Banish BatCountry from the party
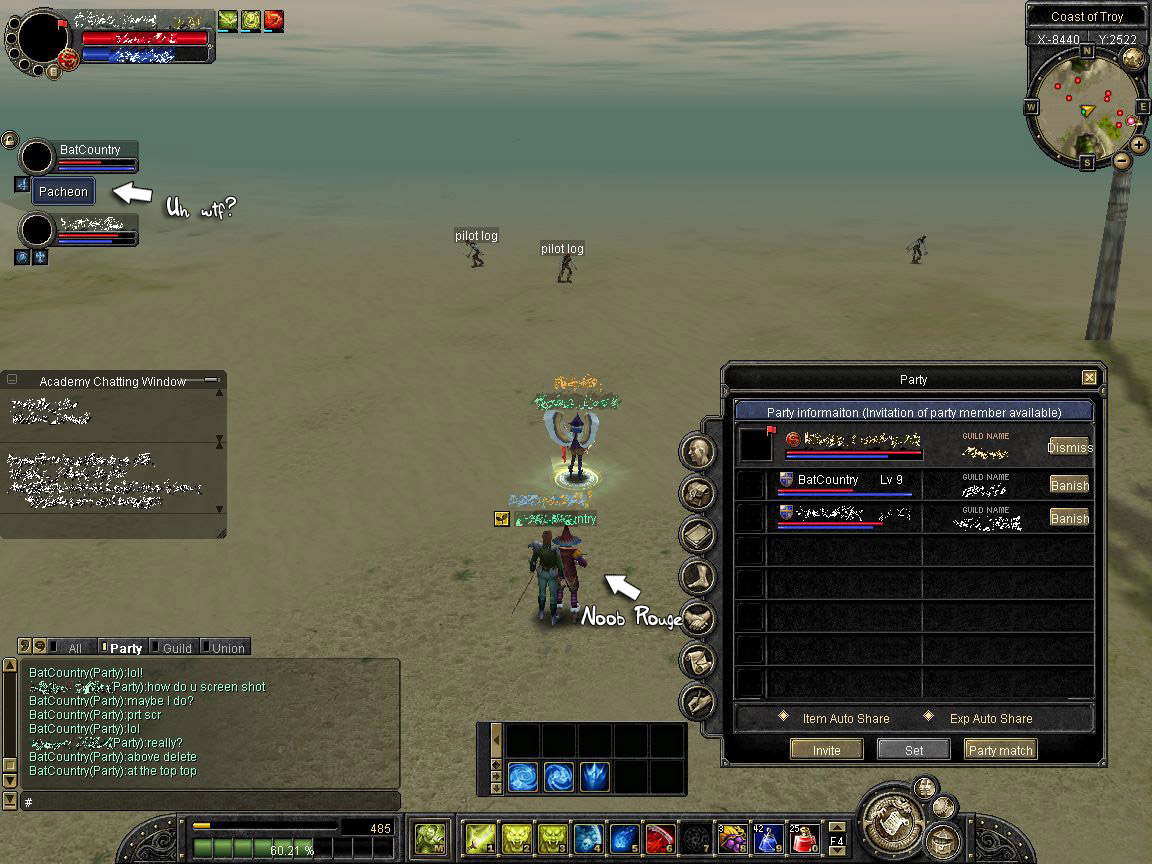Image resolution: width=1152 pixels, height=864 pixels. click(x=1069, y=485)
